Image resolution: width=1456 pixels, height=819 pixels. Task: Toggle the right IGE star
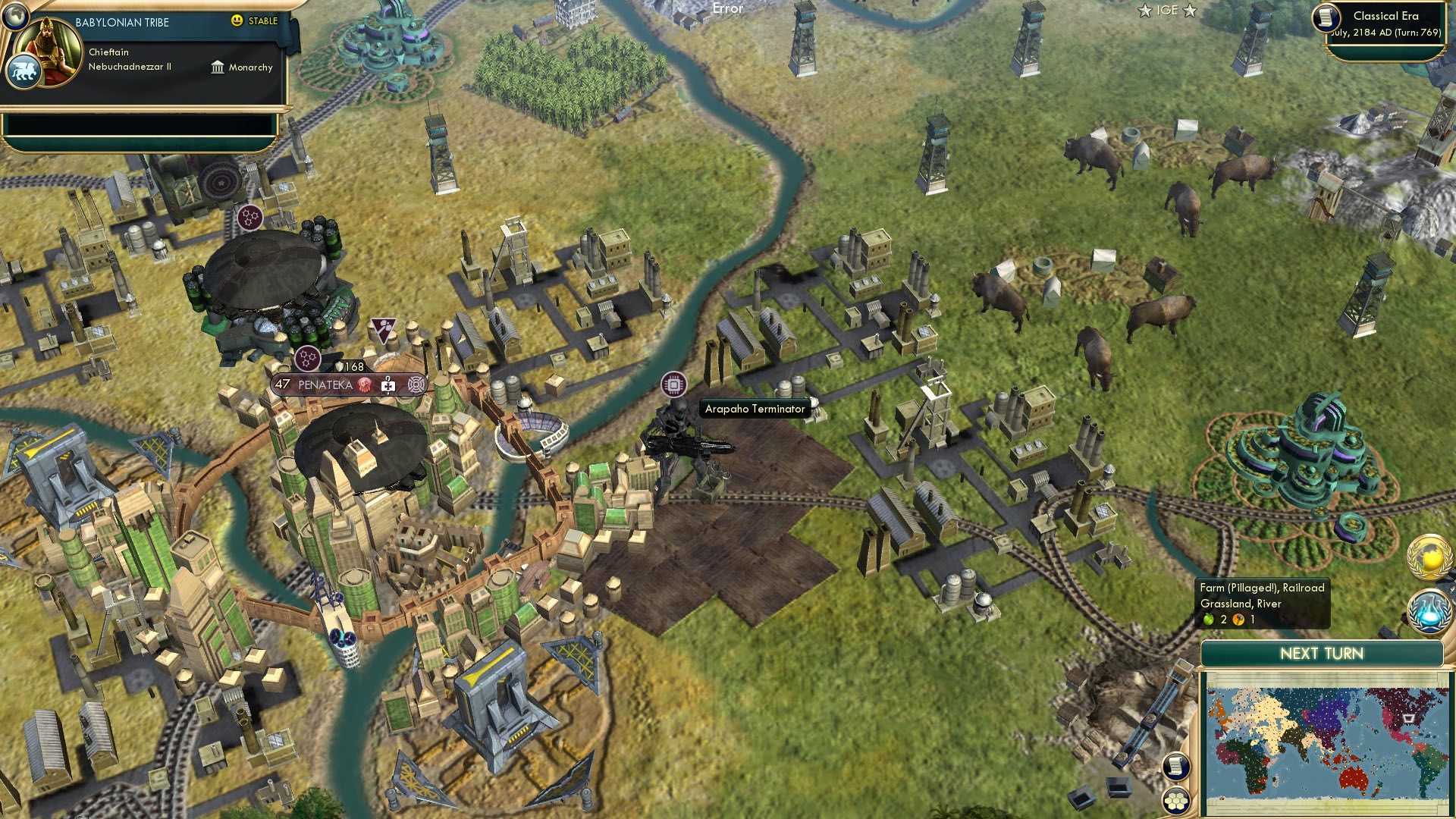coord(1190,10)
